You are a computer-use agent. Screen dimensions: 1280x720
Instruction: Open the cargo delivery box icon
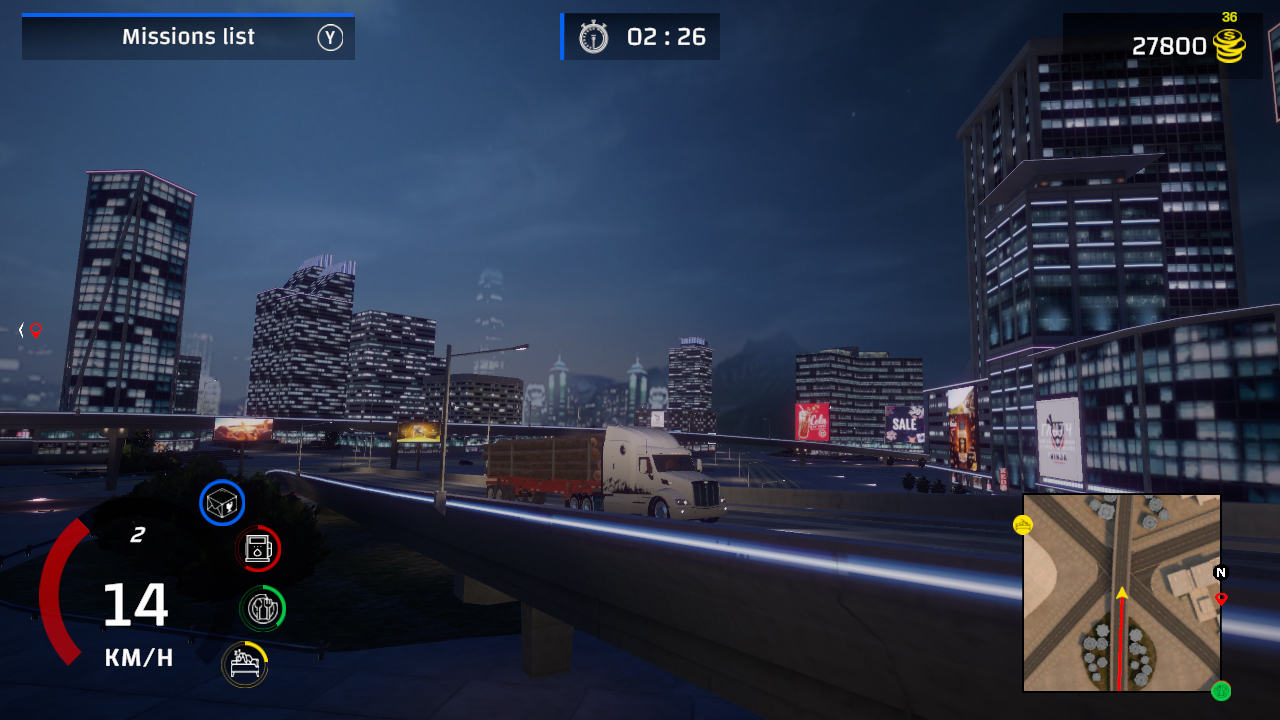[223, 502]
